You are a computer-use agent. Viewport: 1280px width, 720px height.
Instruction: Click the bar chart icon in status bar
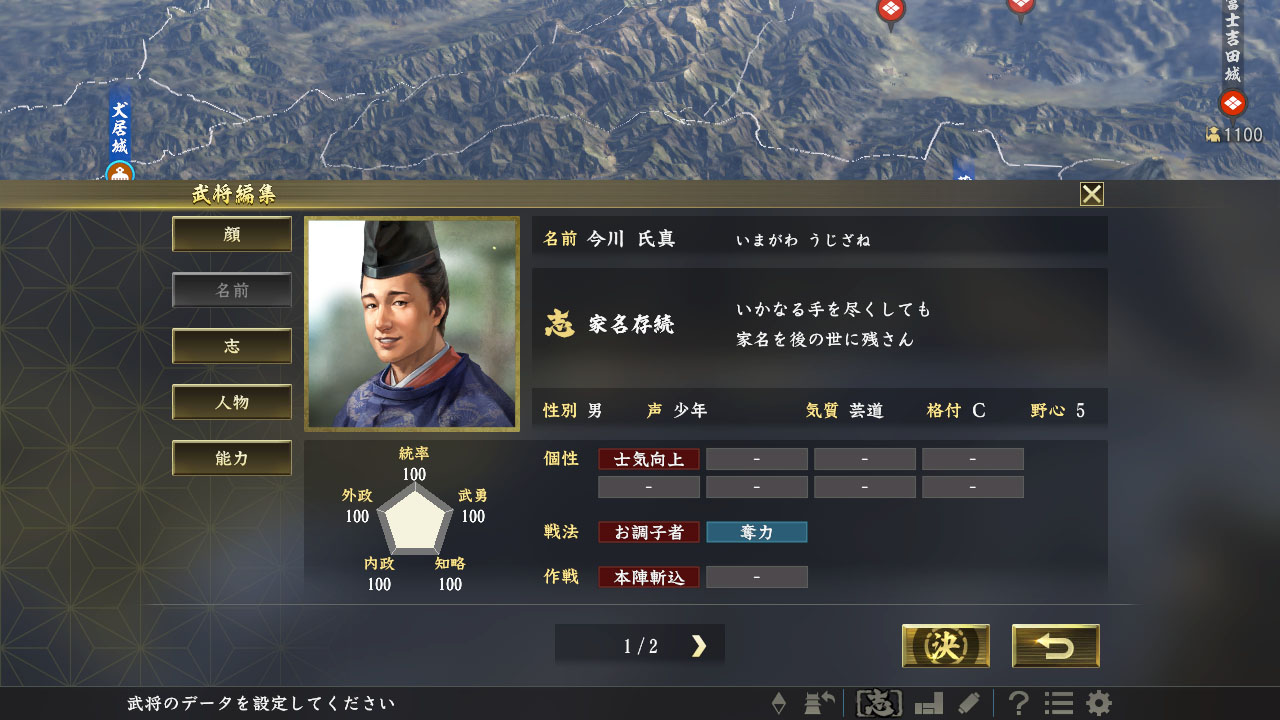[x=930, y=703]
